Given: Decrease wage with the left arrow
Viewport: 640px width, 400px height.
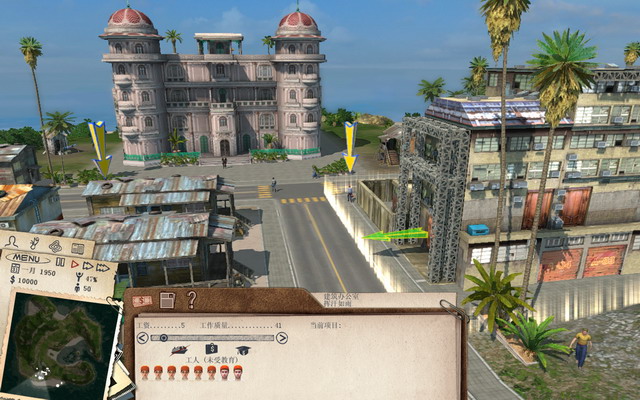Looking at the screenshot, I should point(141,338).
